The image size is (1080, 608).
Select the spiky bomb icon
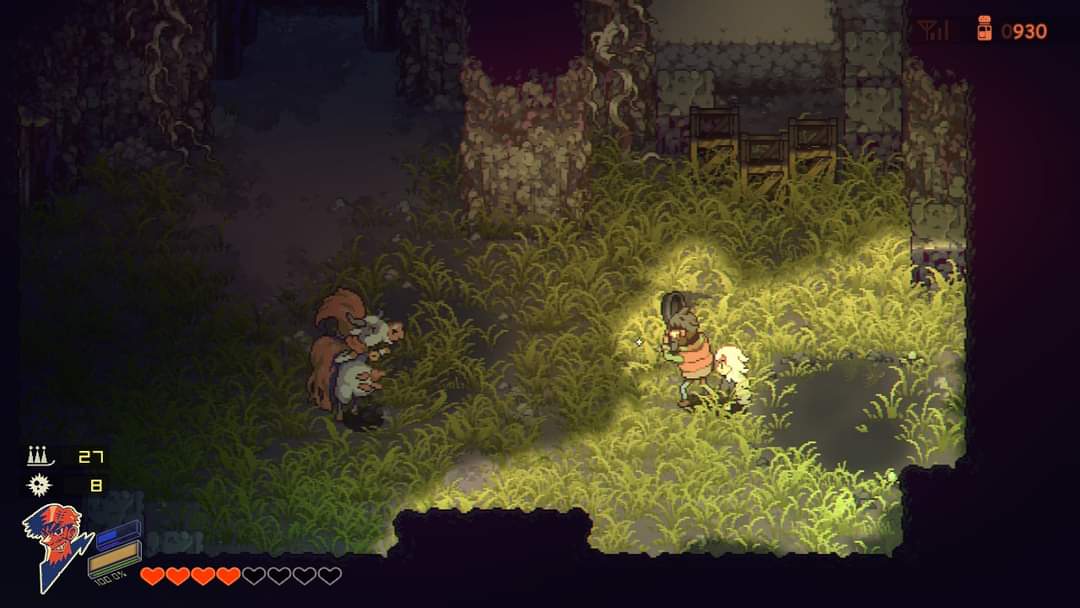click(x=37, y=485)
